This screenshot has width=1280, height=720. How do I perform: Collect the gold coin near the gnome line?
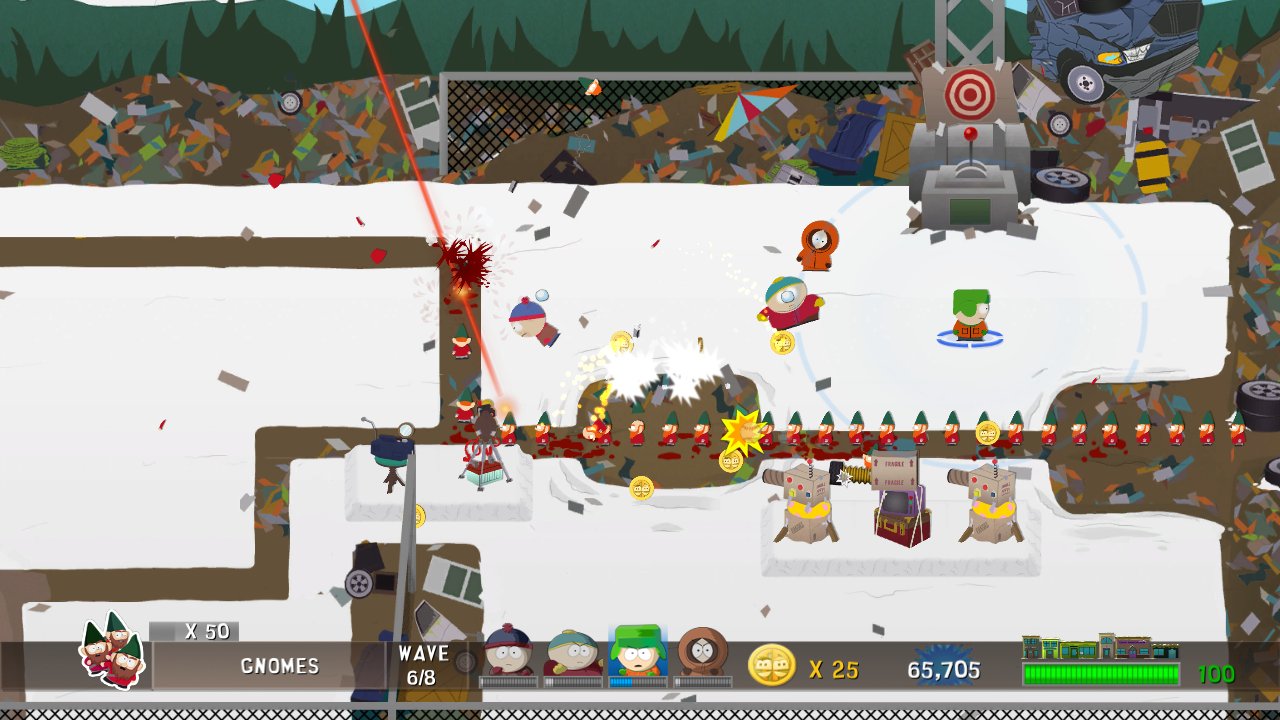click(x=988, y=431)
